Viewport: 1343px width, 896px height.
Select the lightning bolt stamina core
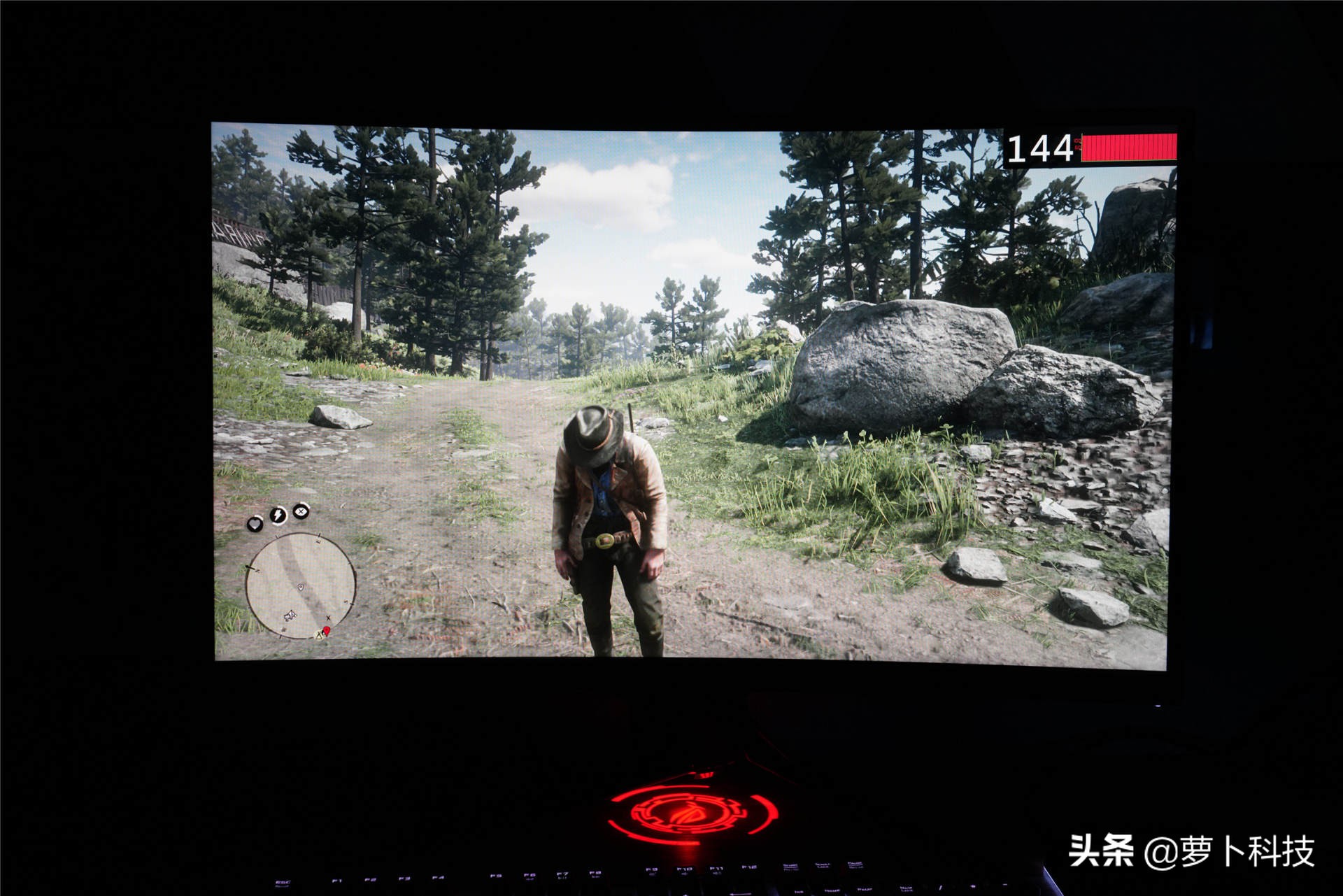pos(278,515)
